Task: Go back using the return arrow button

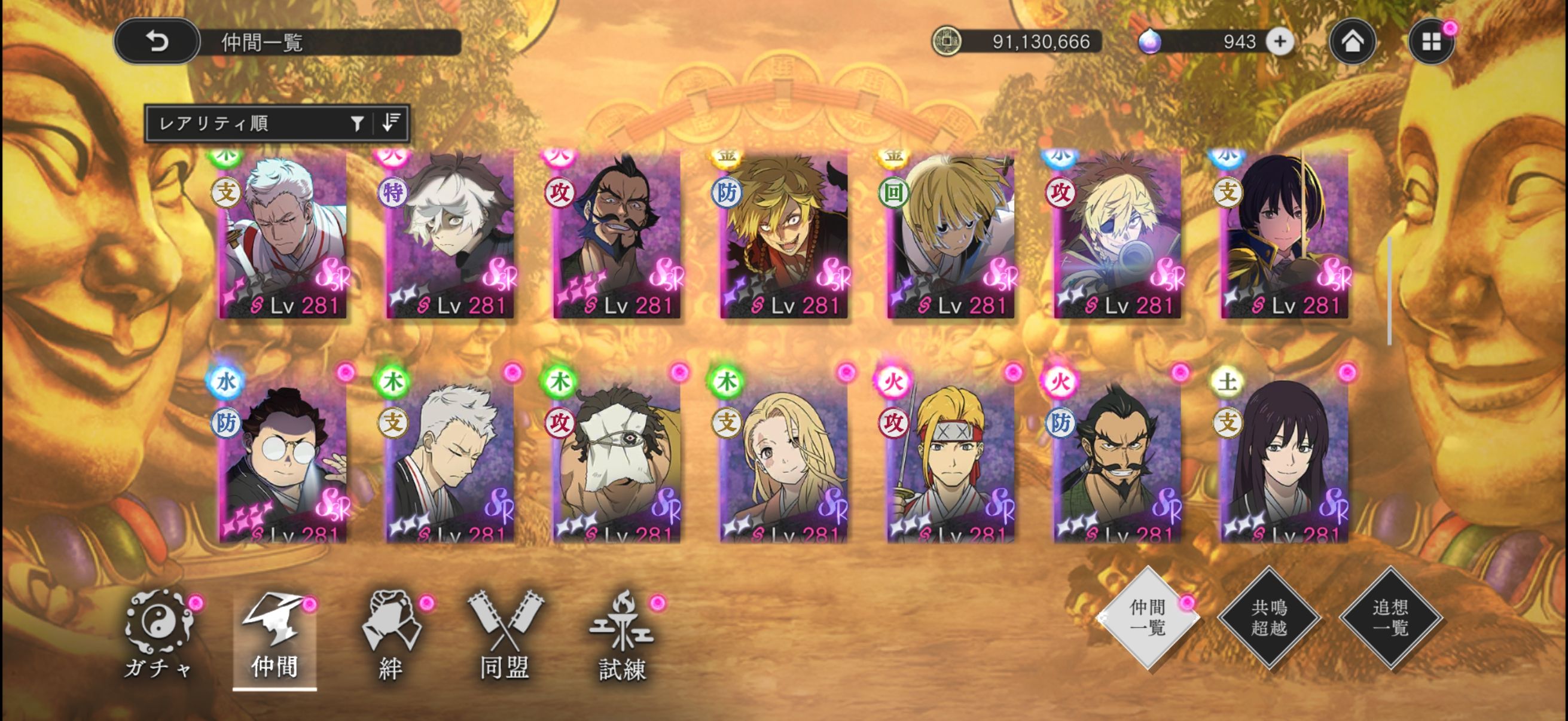Action: point(157,41)
